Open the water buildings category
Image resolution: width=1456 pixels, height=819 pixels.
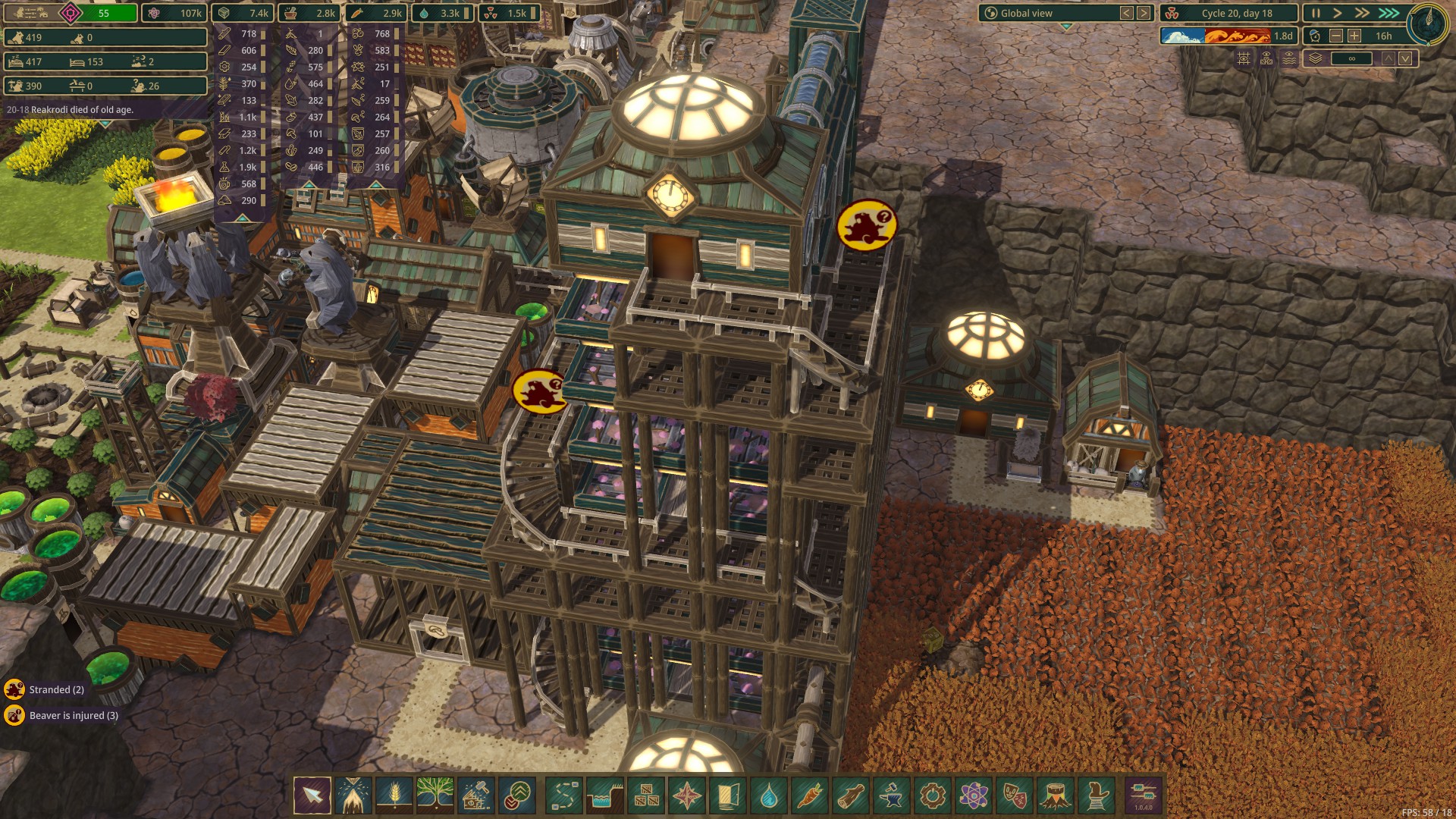click(769, 795)
